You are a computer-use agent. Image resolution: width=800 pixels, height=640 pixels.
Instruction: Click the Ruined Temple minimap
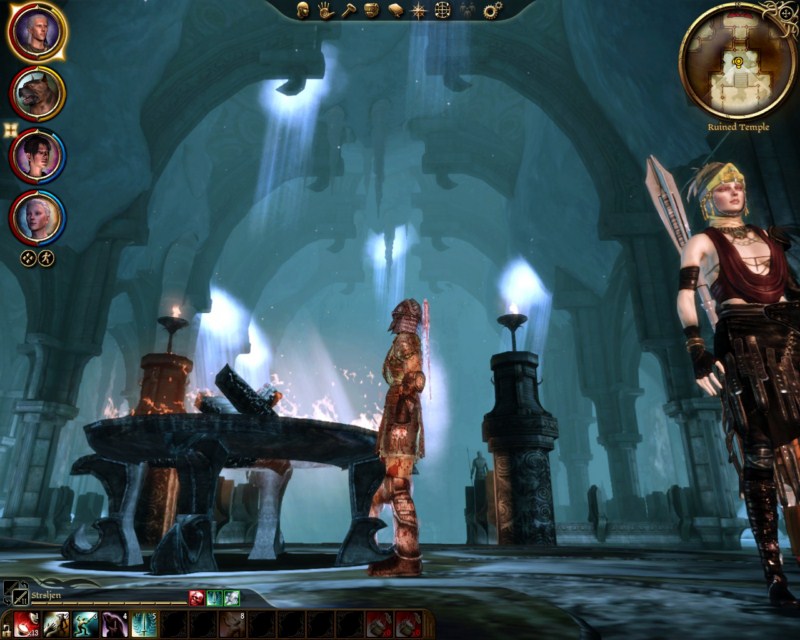737,60
